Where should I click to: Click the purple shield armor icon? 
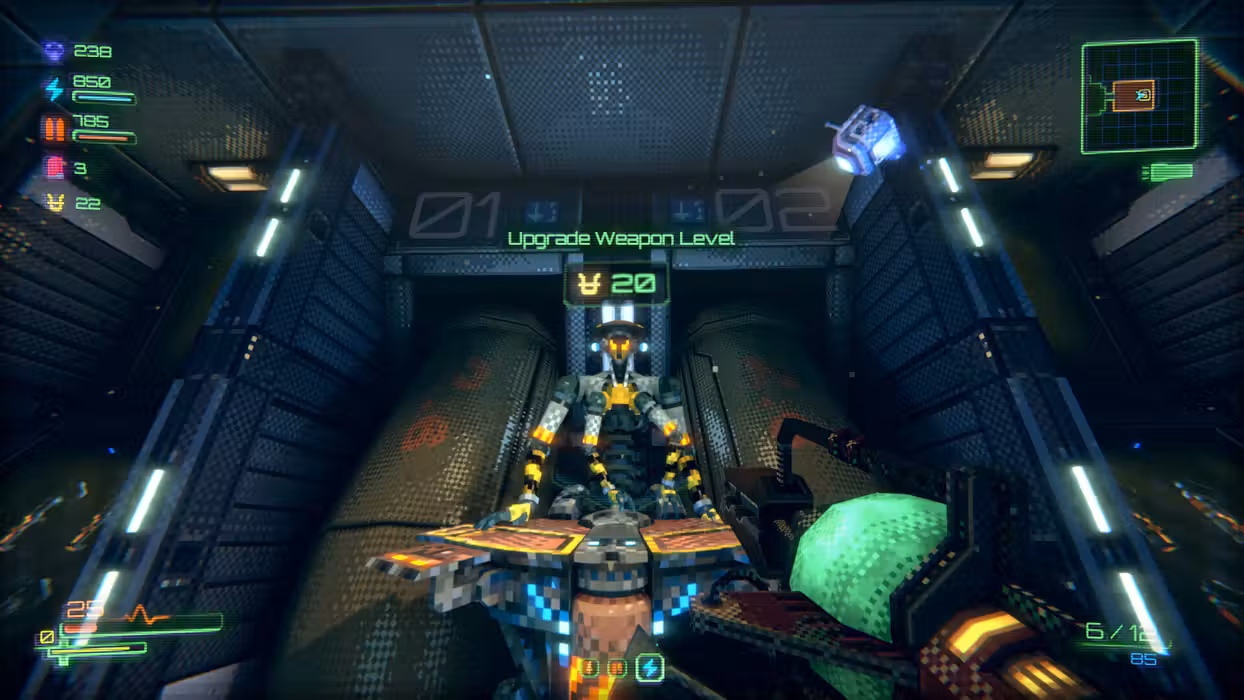55,51
